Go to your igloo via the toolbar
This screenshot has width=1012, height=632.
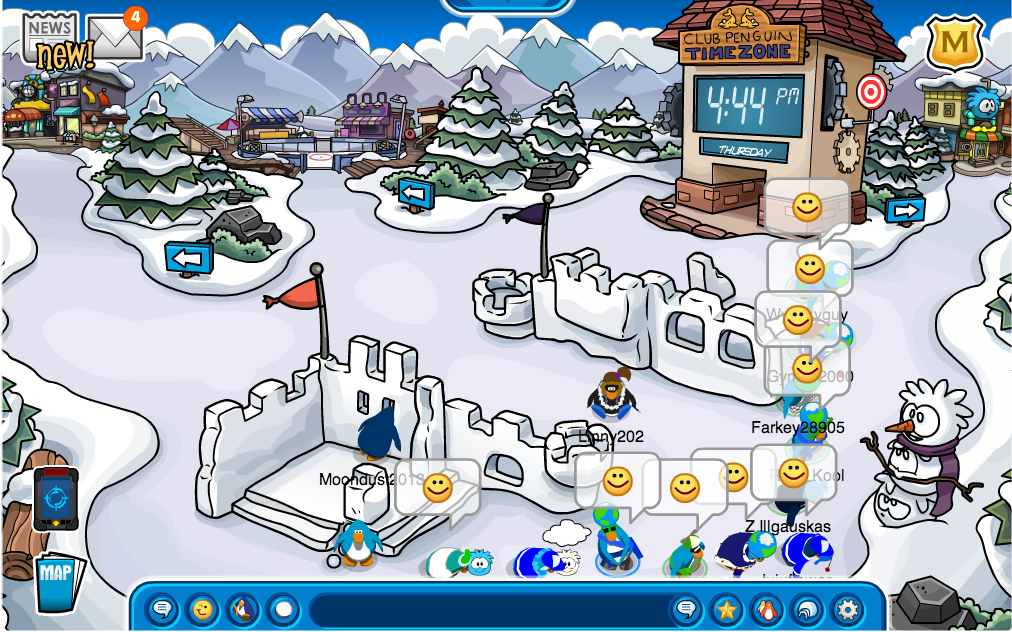pyautogui.click(x=806, y=608)
